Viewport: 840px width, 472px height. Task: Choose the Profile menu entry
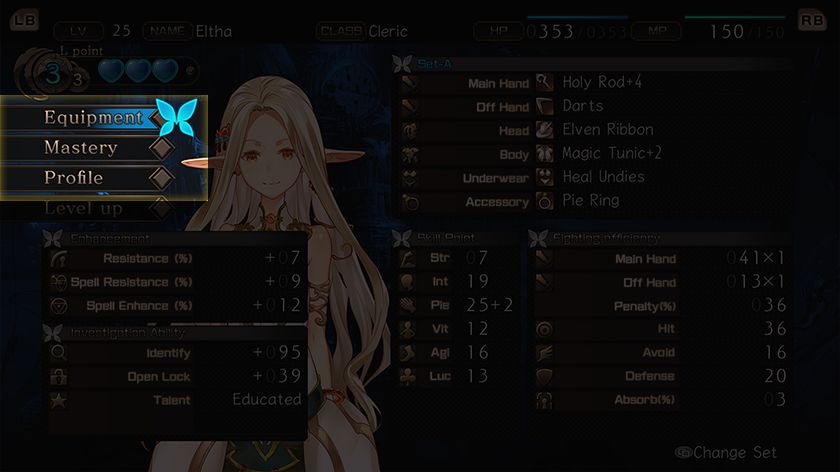[75, 178]
